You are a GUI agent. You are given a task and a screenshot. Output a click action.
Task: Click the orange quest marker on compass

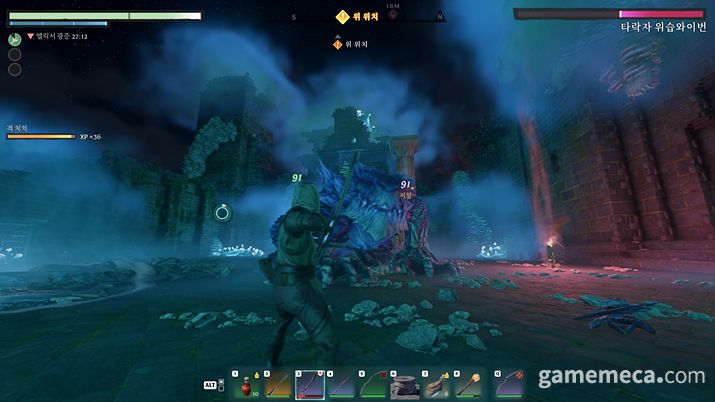click(343, 16)
